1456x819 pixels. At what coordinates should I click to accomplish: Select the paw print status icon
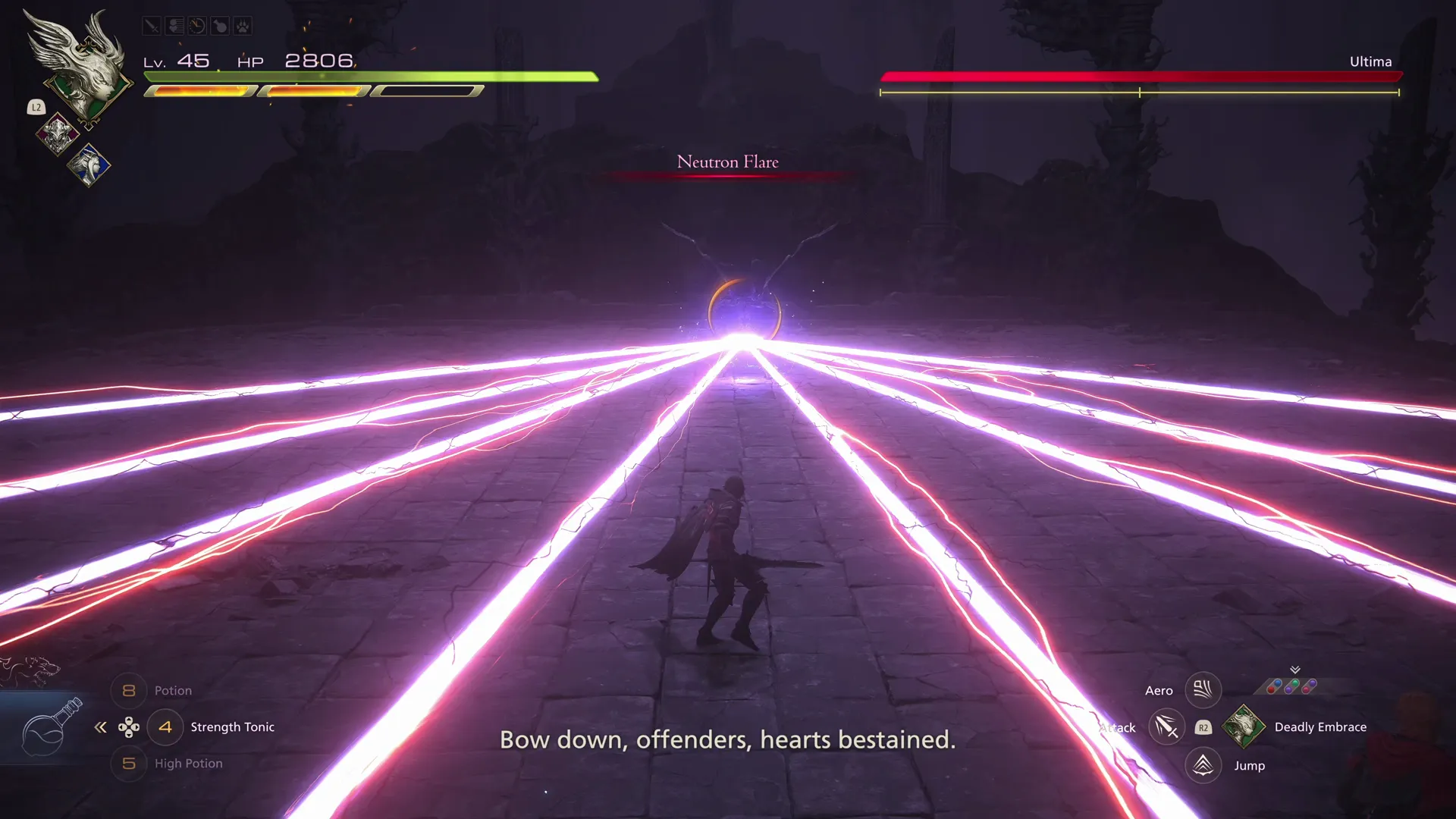coord(242,25)
